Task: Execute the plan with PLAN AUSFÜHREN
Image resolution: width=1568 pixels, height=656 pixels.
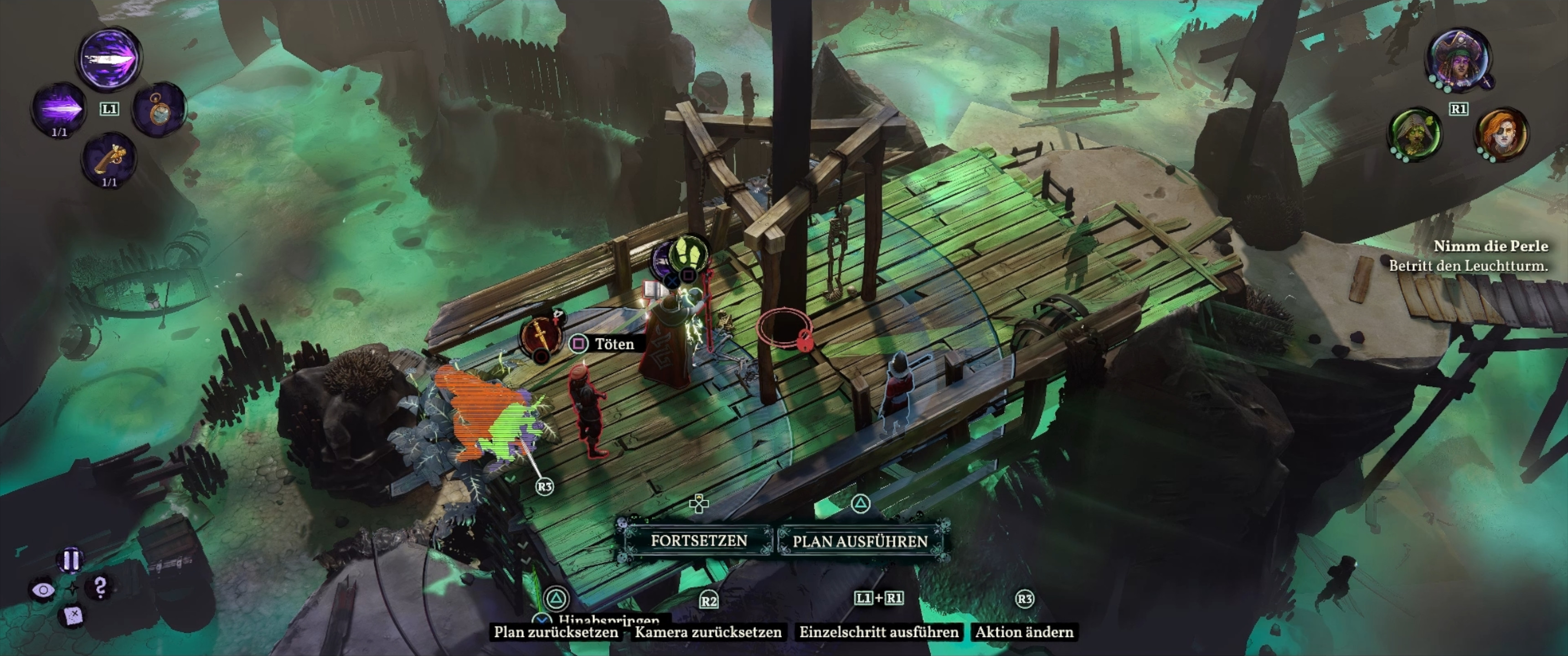Action: tap(860, 541)
